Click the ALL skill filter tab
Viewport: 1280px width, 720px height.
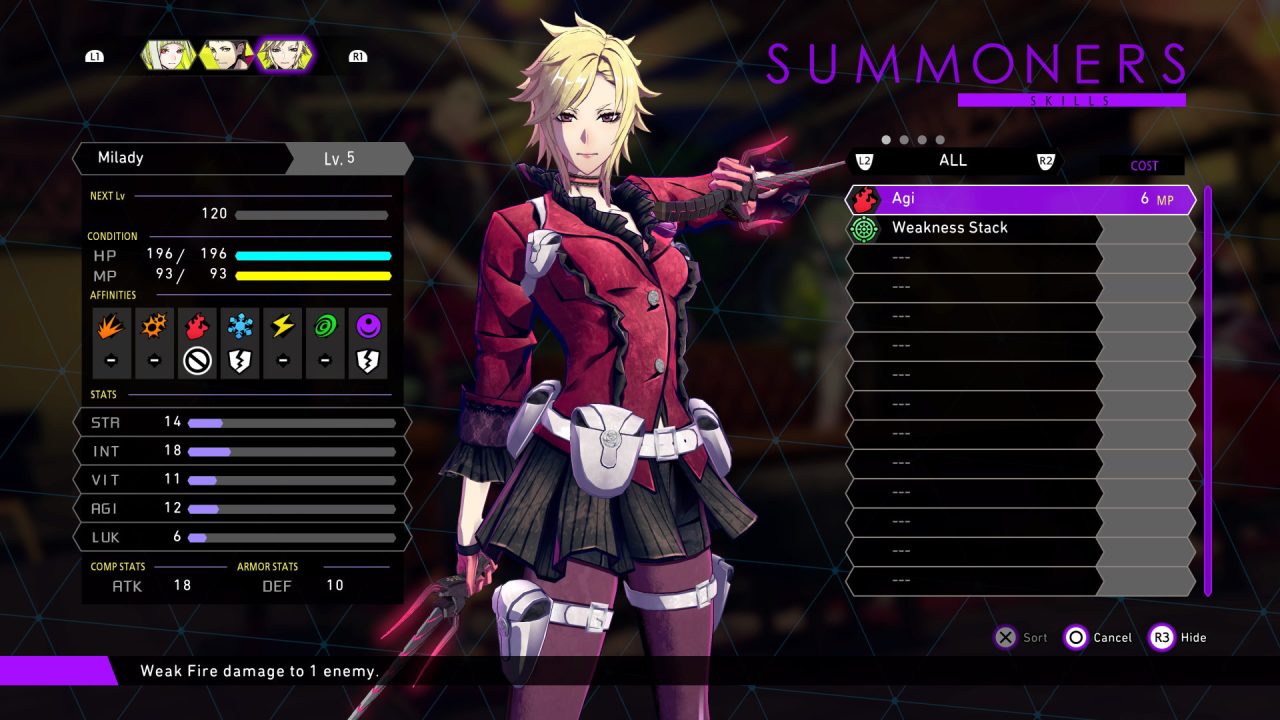tap(952, 161)
